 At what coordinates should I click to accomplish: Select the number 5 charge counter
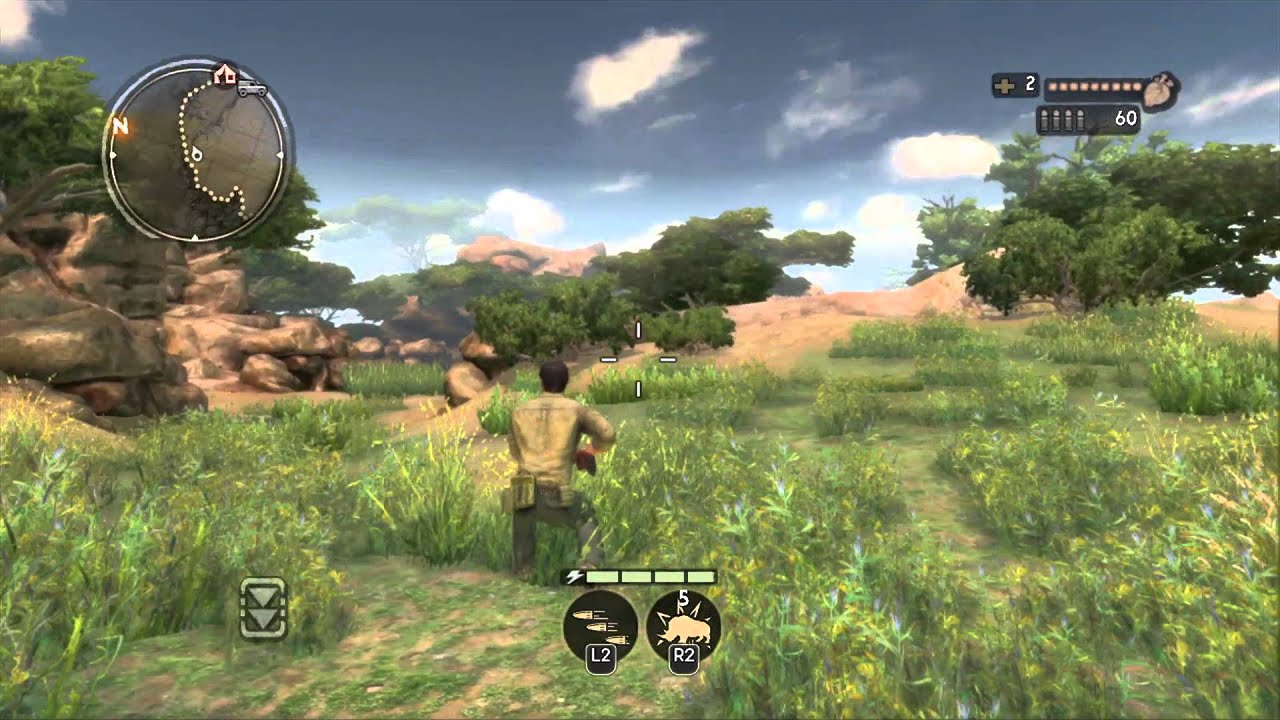point(684,596)
